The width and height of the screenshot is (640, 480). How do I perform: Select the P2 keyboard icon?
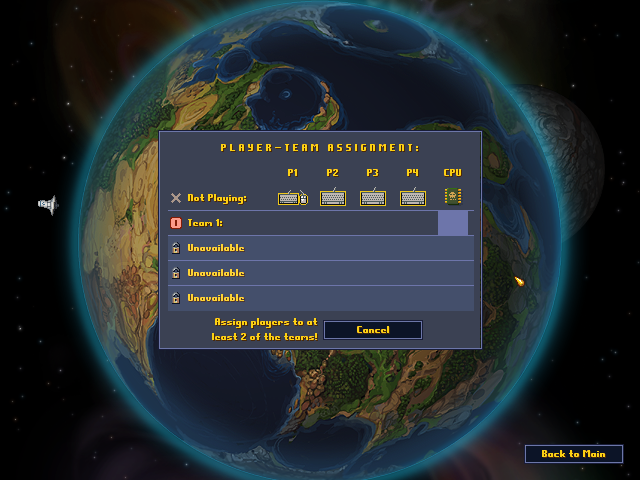pyautogui.click(x=333, y=198)
